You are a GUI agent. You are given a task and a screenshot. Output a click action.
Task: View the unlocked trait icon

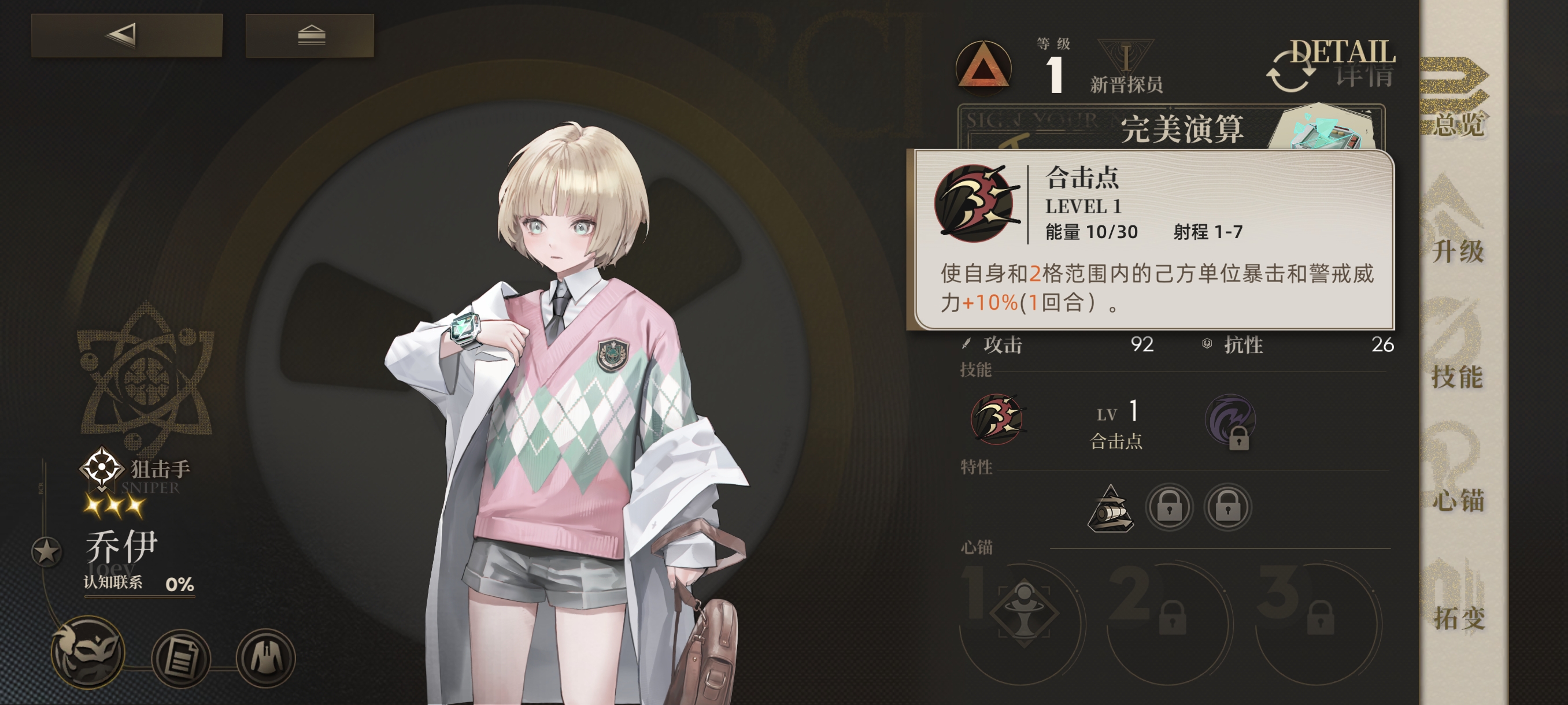[x=1110, y=509]
